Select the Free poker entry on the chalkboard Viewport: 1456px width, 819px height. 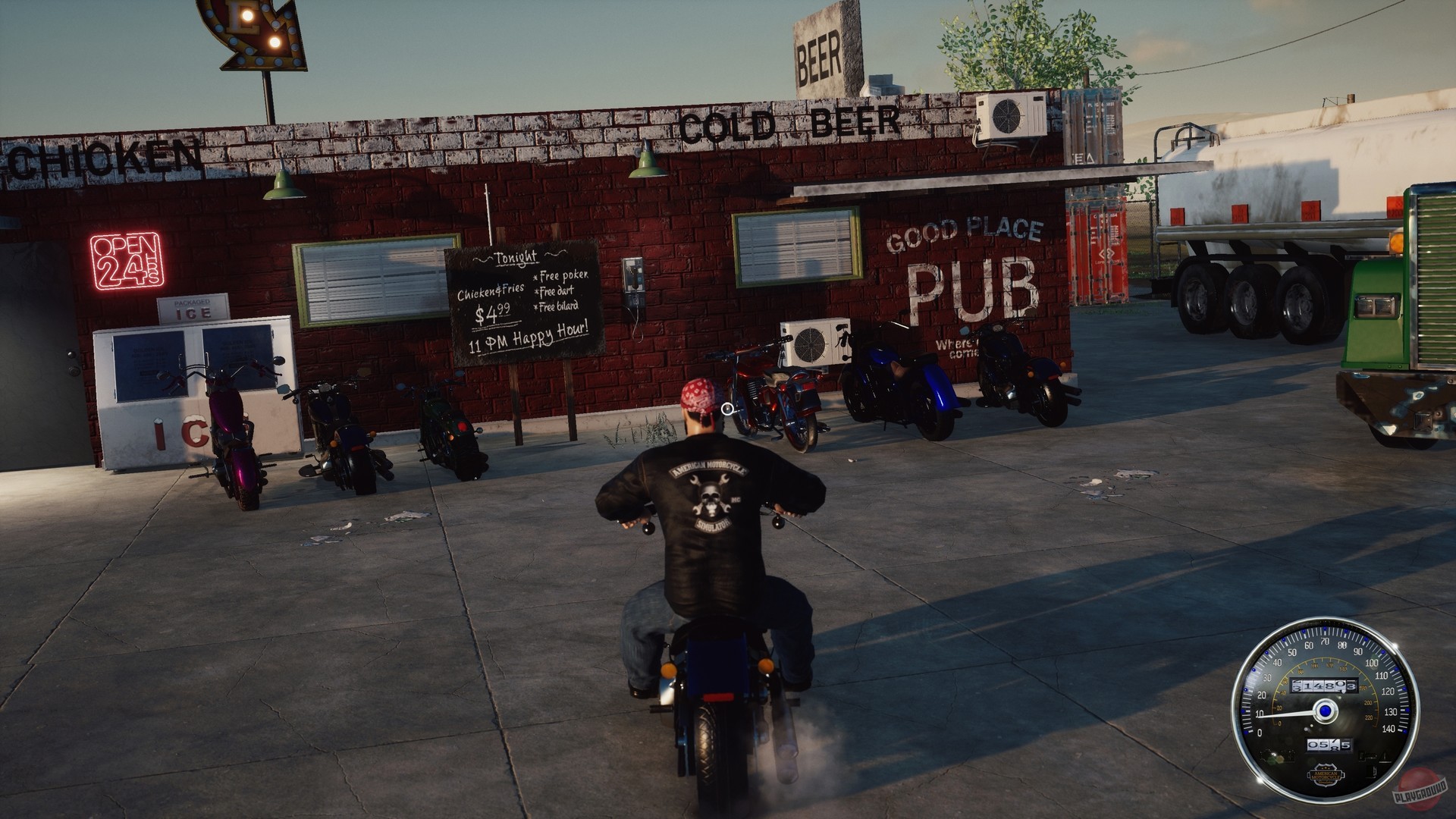point(560,276)
